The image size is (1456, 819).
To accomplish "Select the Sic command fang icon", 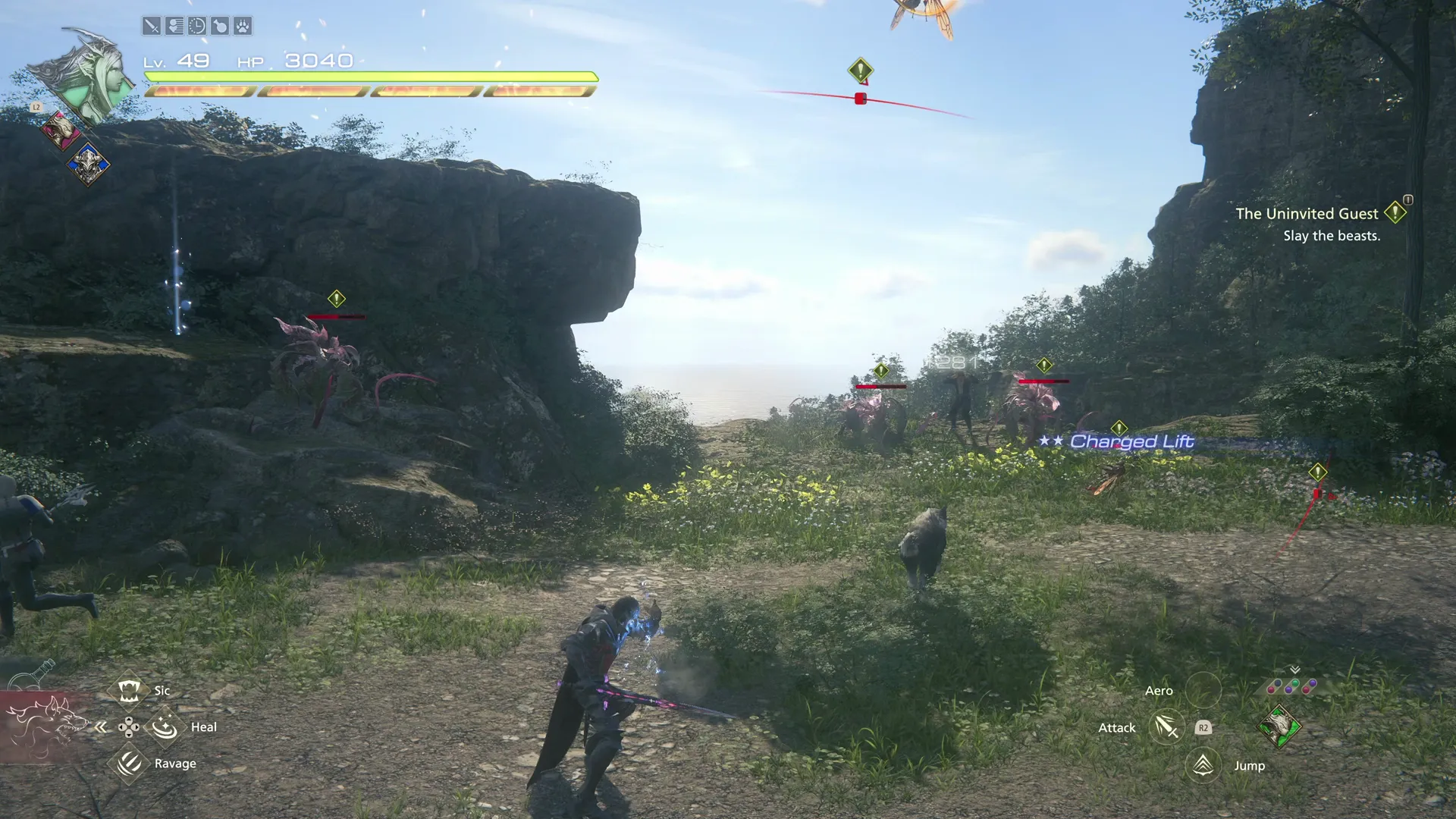I will pos(130,690).
